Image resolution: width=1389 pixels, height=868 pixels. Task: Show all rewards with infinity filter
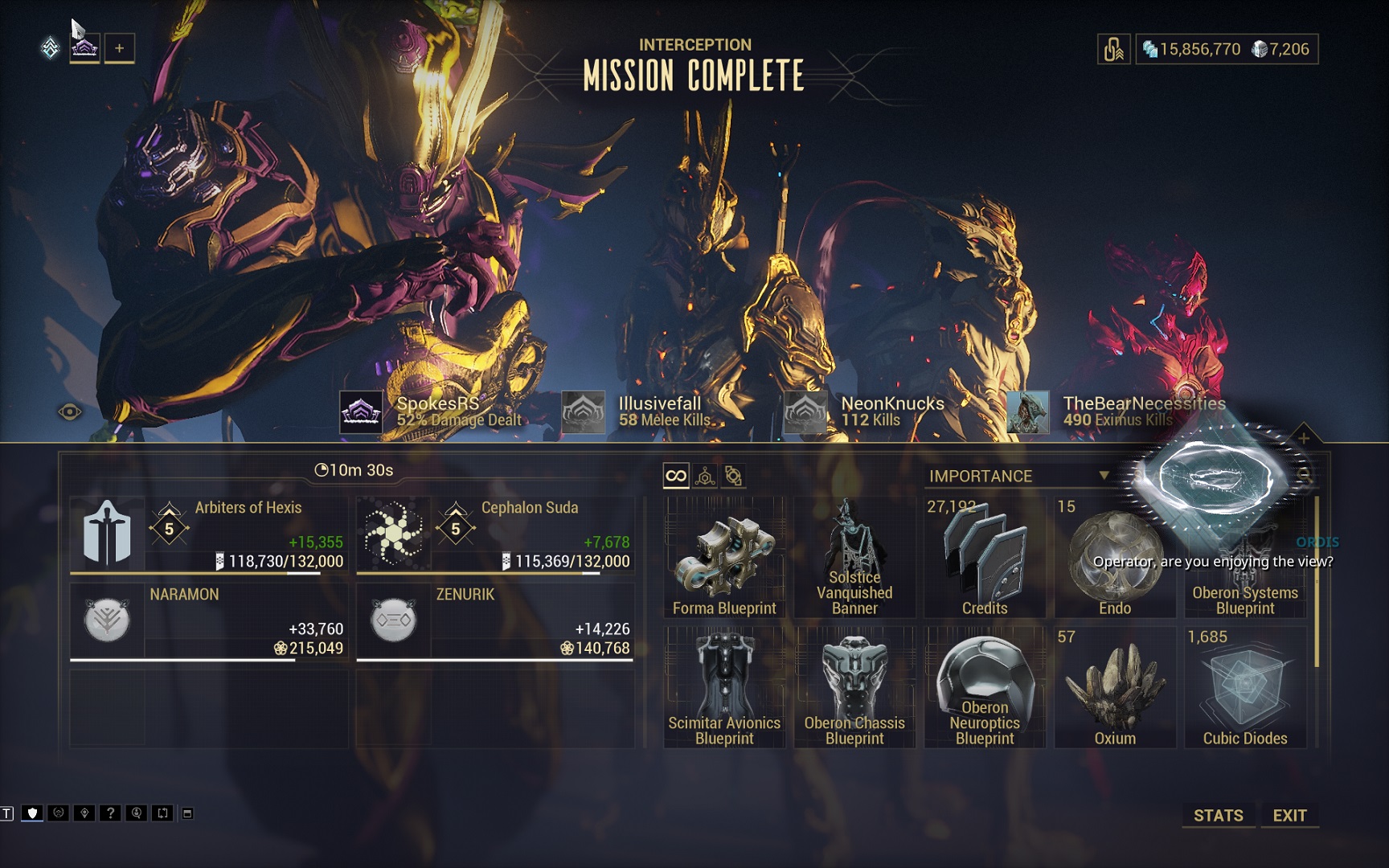(676, 476)
